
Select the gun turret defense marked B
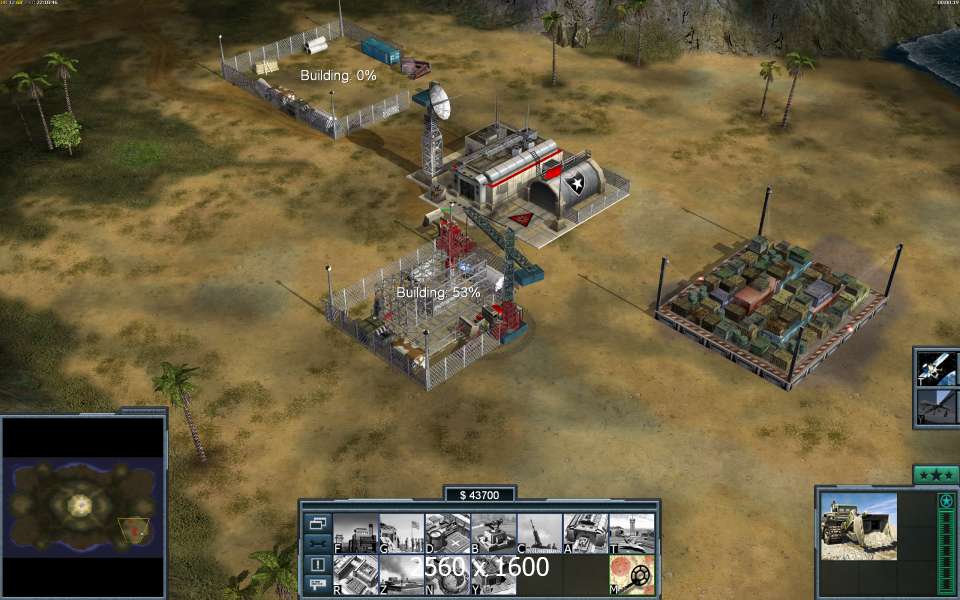pos(493,533)
